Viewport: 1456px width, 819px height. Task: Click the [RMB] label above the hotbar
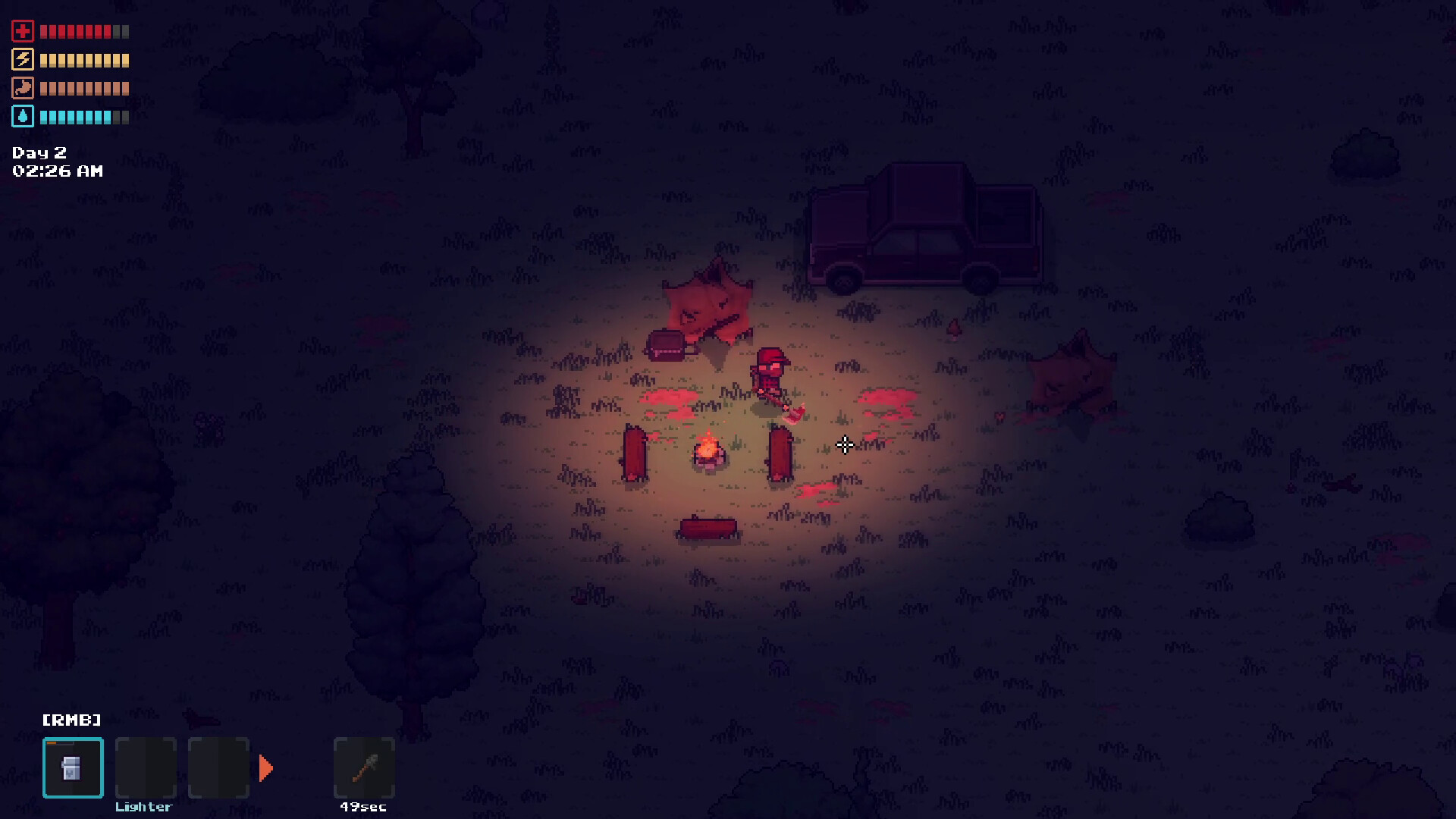[72, 719]
